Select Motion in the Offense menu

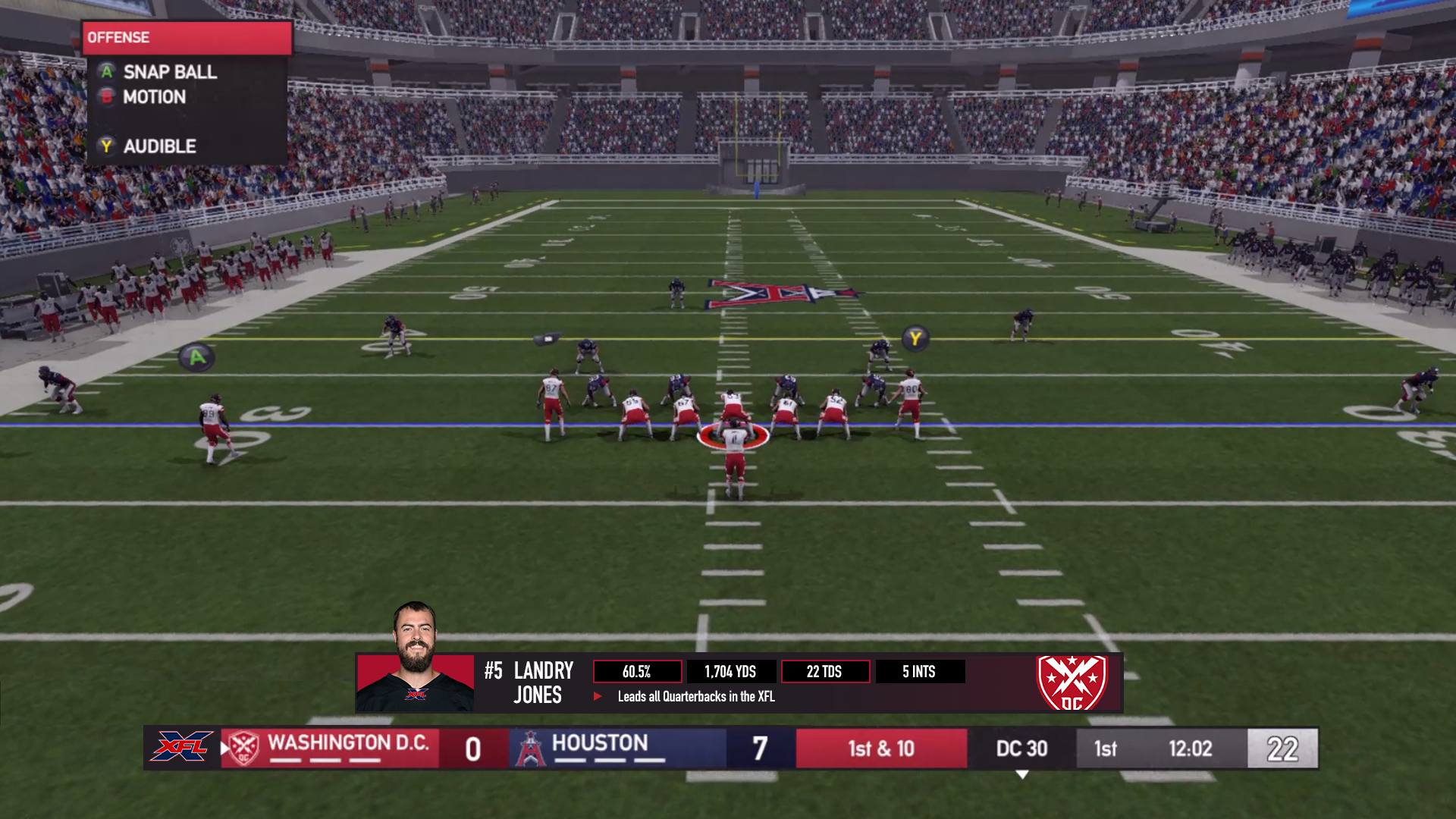coord(154,97)
